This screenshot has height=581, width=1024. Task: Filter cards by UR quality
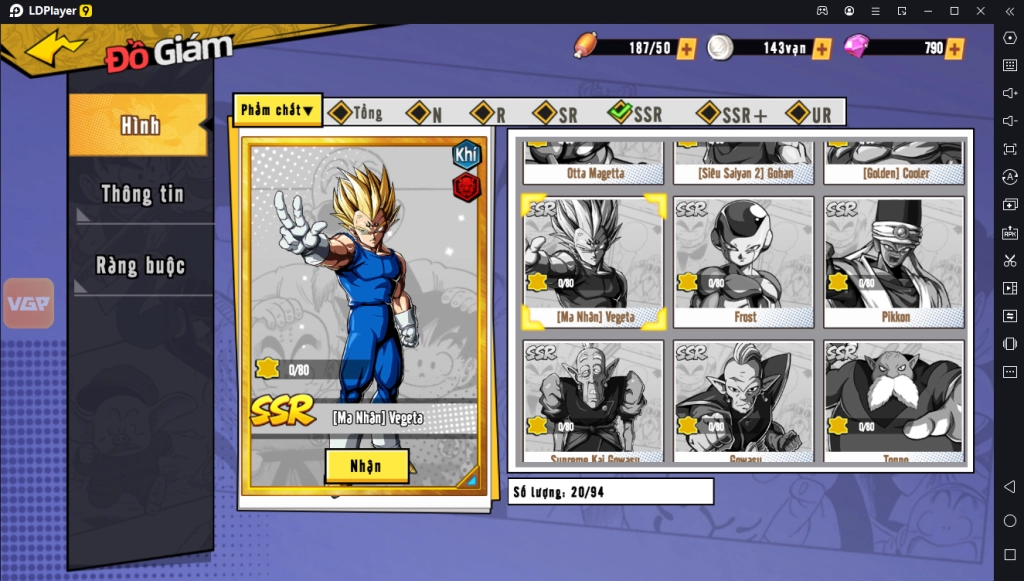(810, 114)
